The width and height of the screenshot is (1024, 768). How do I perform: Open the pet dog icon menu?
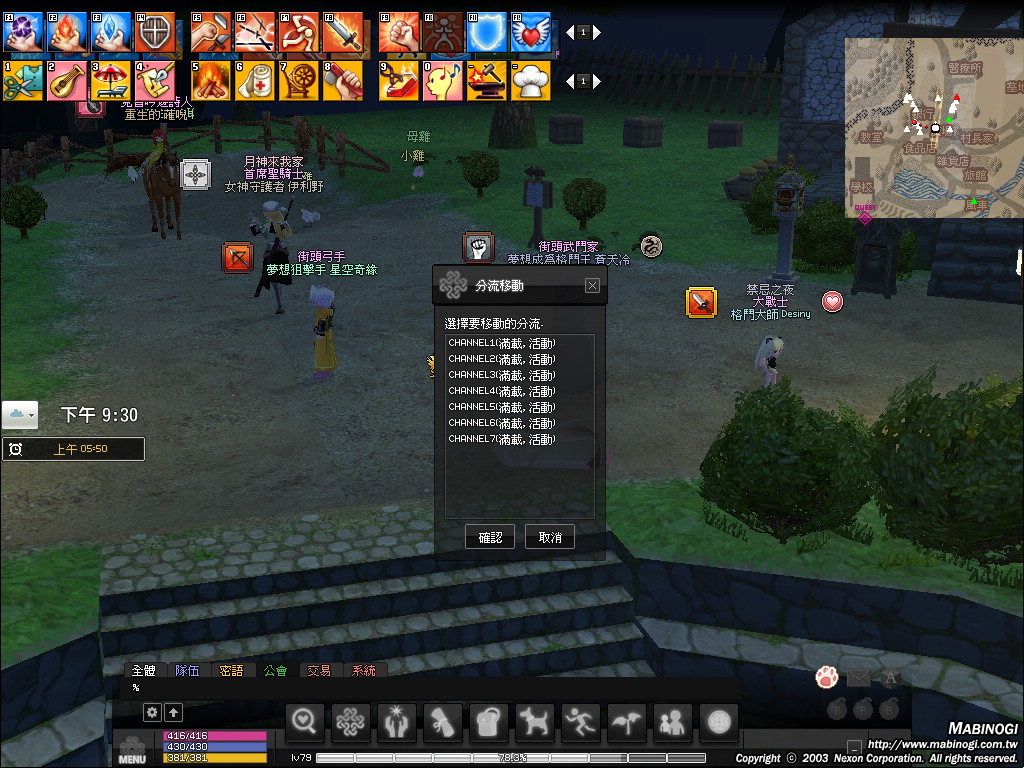click(534, 721)
